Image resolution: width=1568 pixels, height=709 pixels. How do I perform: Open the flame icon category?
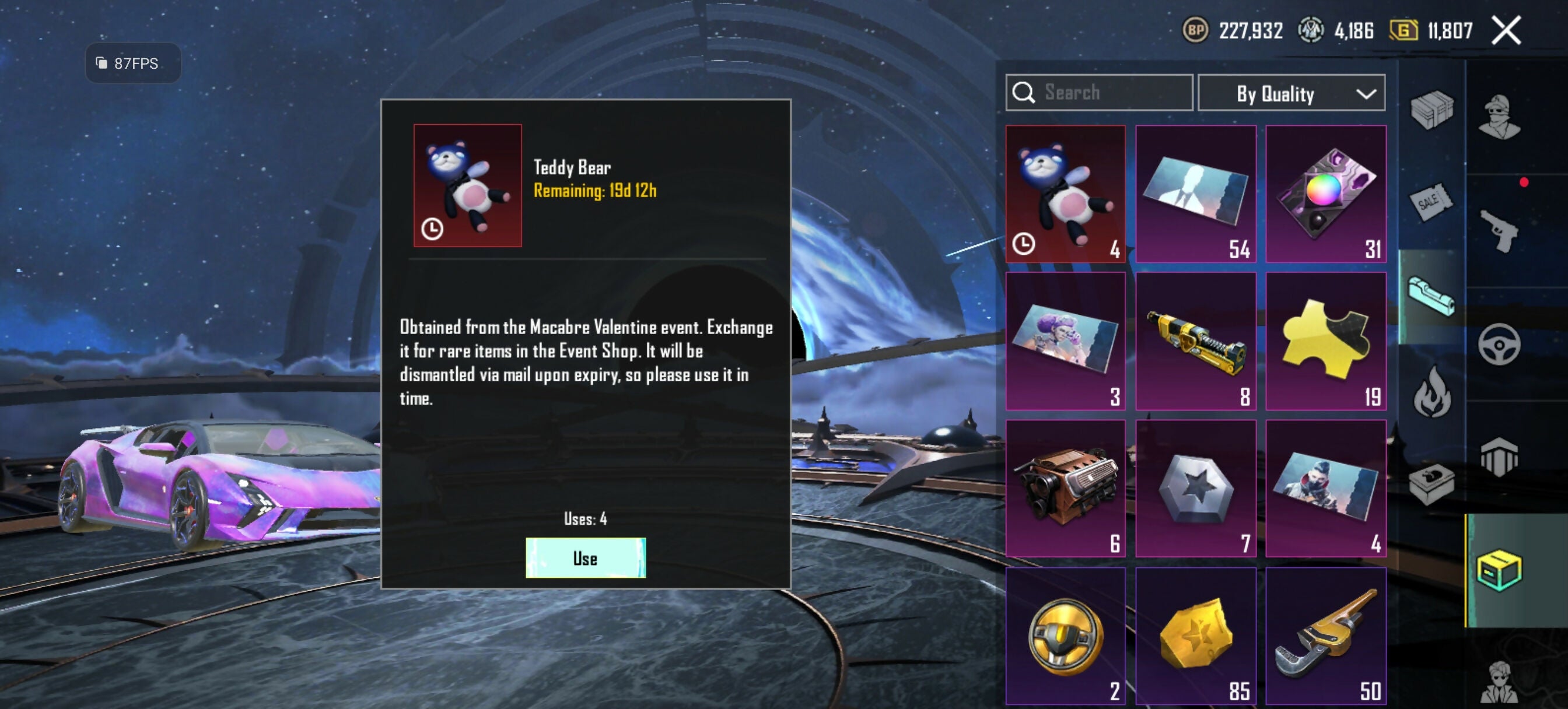point(1431,392)
